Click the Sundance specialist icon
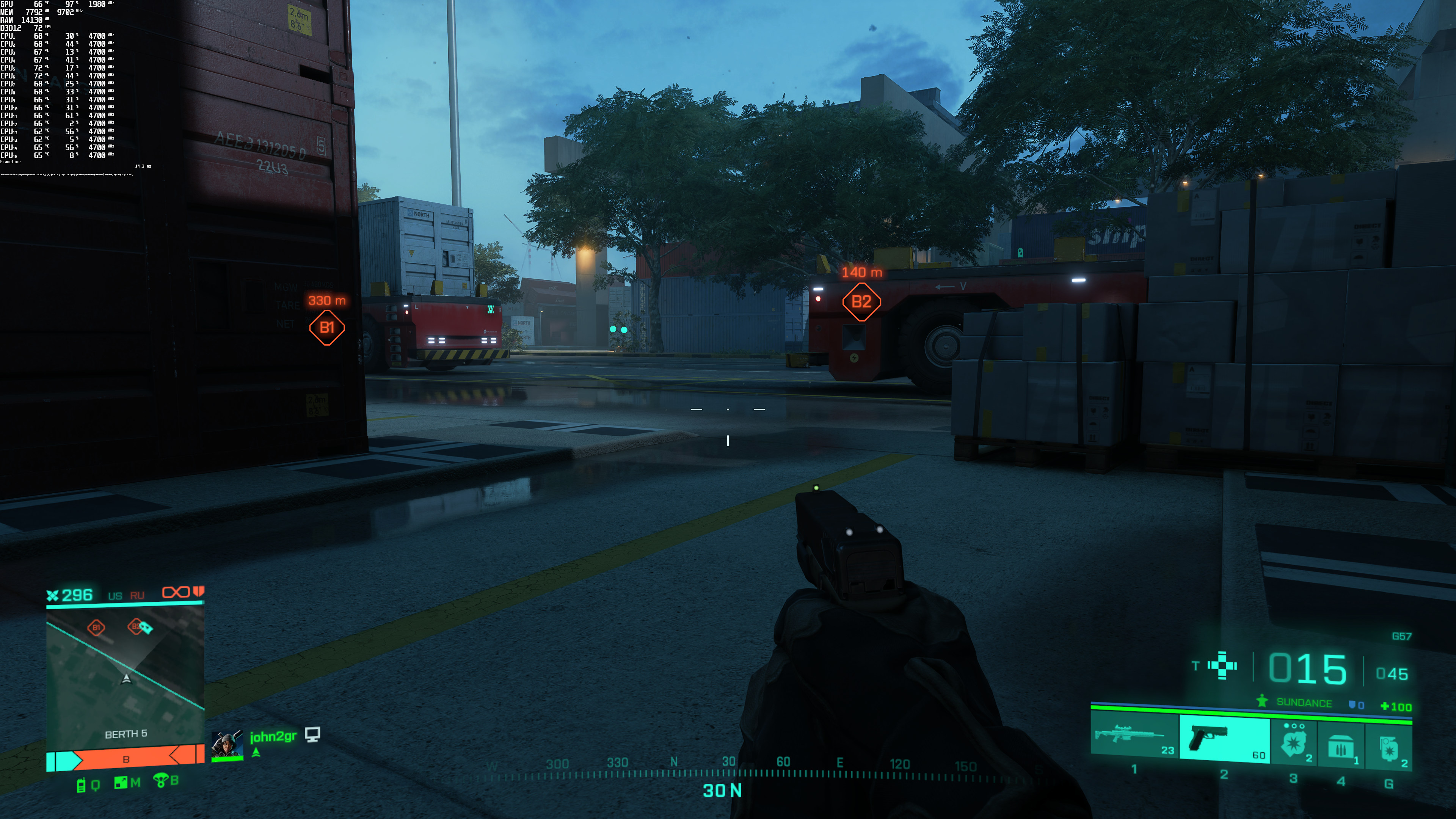Viewport: 1456px width, 819px height. click(1261, 701)
